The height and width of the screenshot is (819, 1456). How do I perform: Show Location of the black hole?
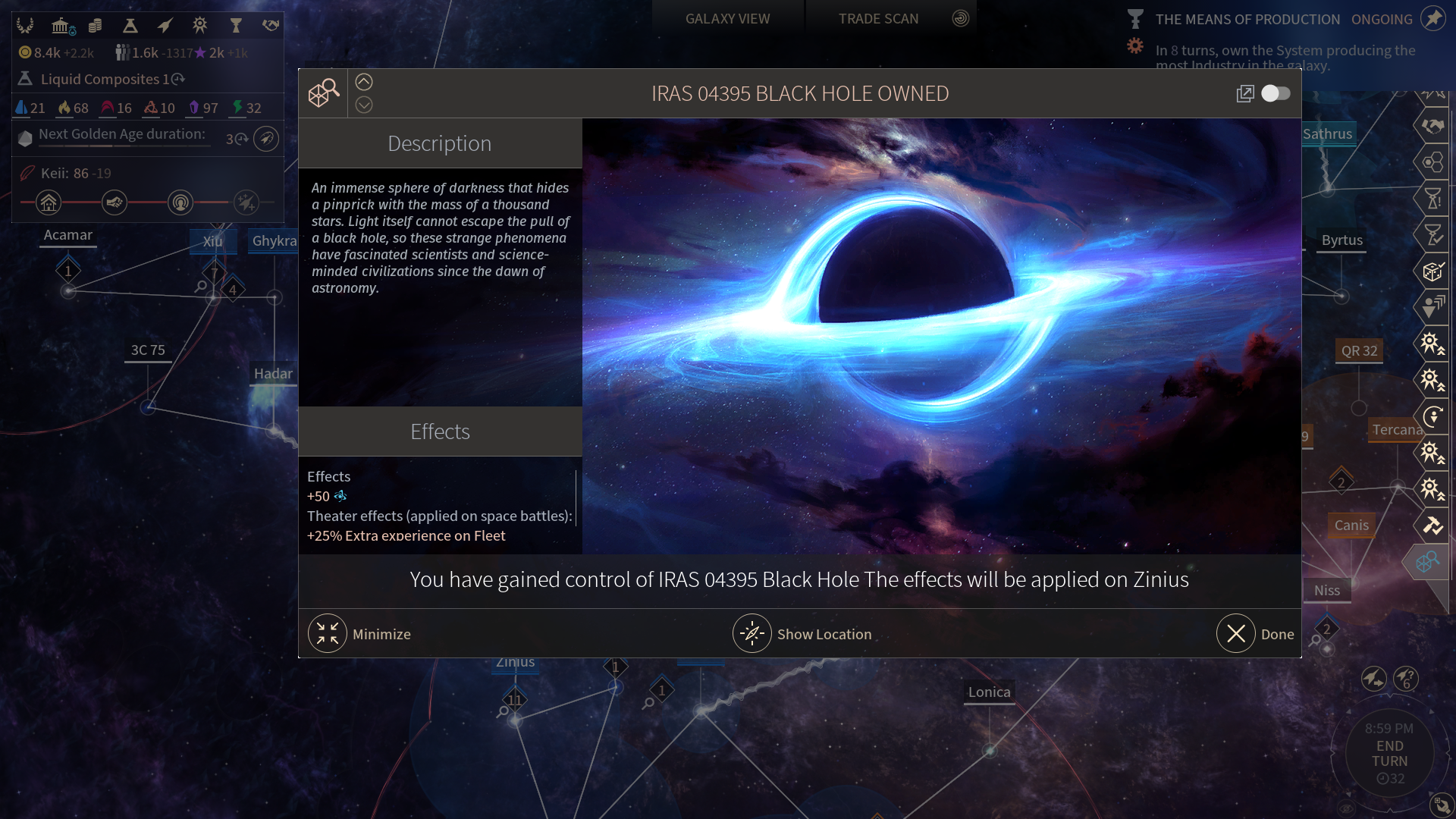752,634
